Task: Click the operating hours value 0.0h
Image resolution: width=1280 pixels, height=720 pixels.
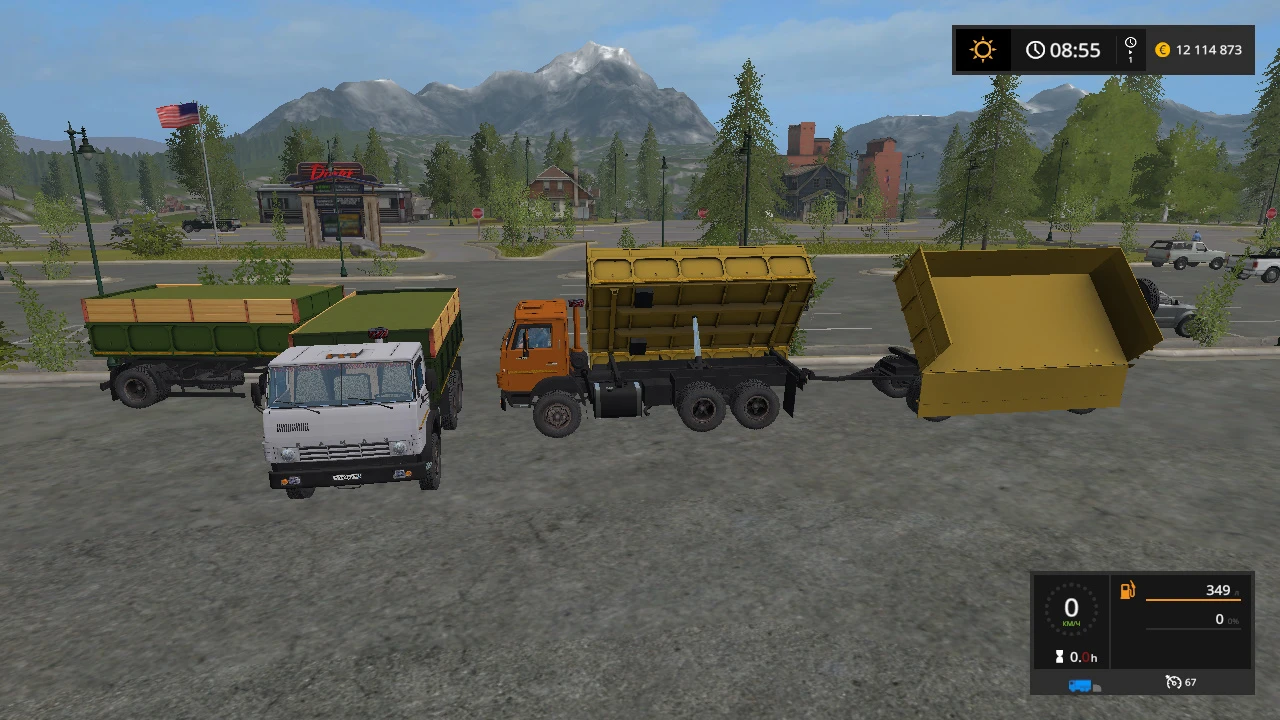Action: pos(1083,656)
